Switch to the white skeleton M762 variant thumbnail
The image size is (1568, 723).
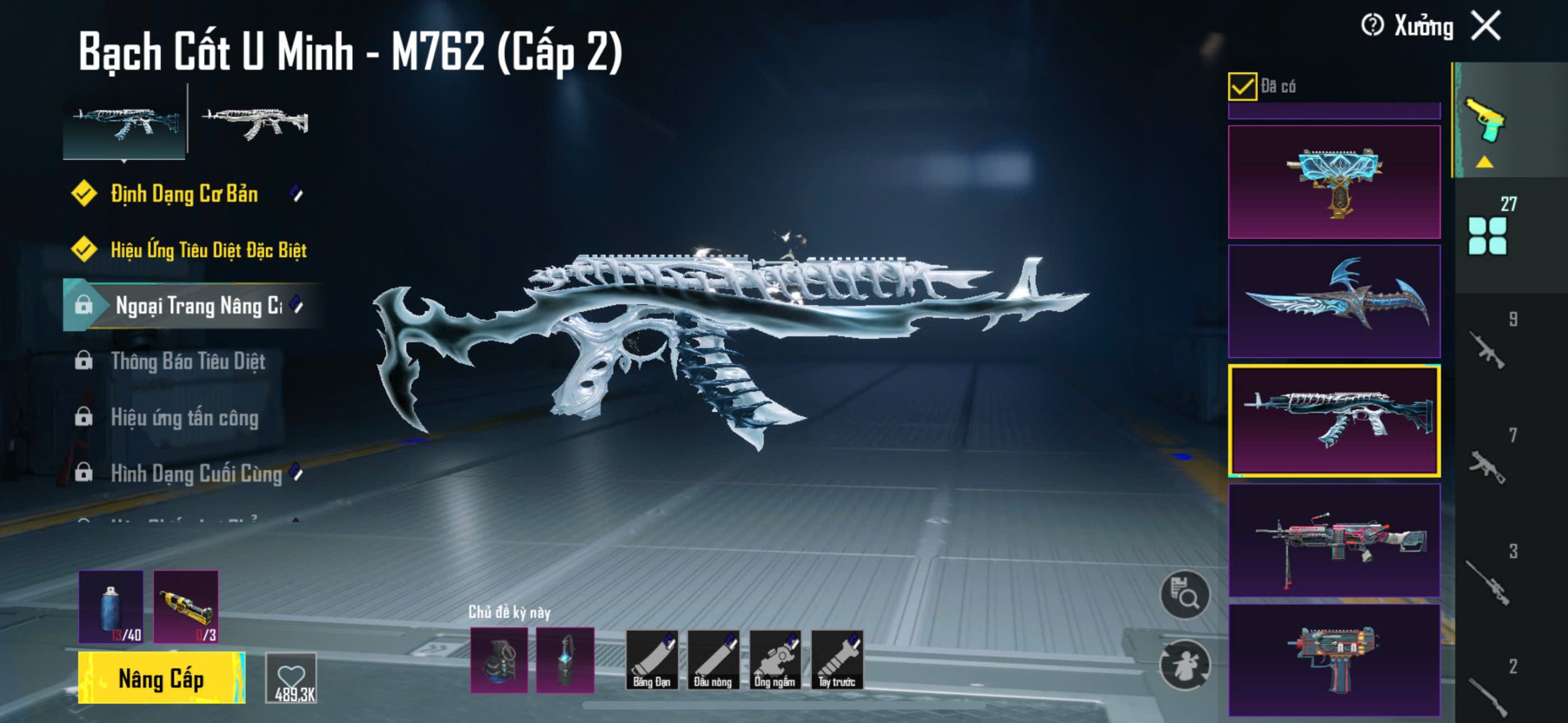(255, 122)
